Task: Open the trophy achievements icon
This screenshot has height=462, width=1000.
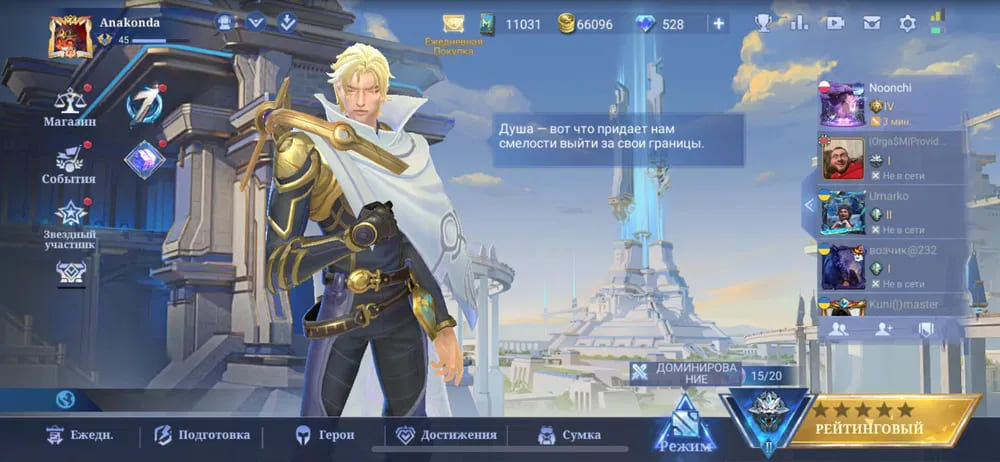Action: pos(763,23)
